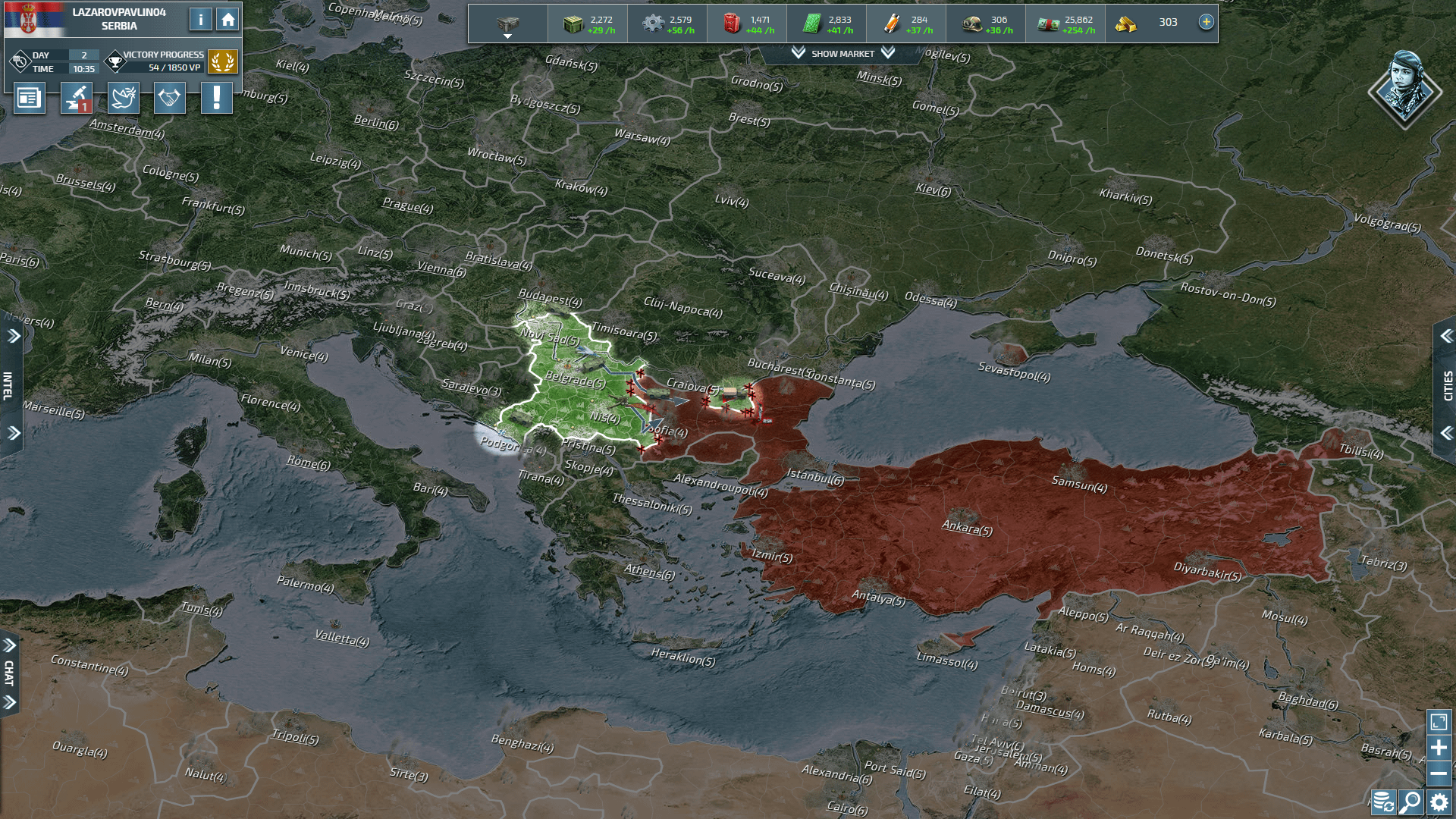This screenshot has height=819, width=1456.
Task: Zoom out the map with minus button
Action: [1439, 773]
